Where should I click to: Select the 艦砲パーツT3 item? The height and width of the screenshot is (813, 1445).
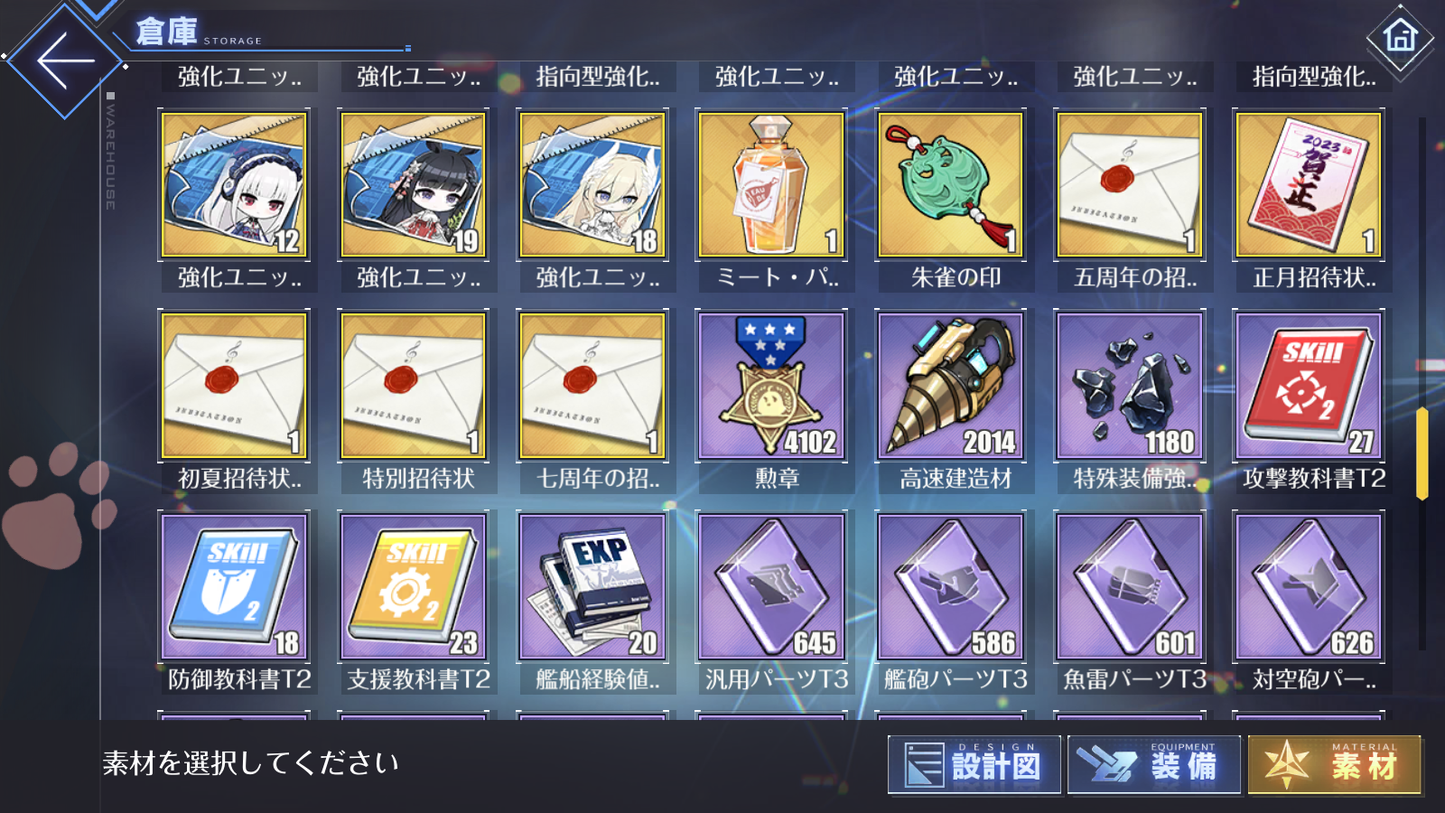(950, 586)
